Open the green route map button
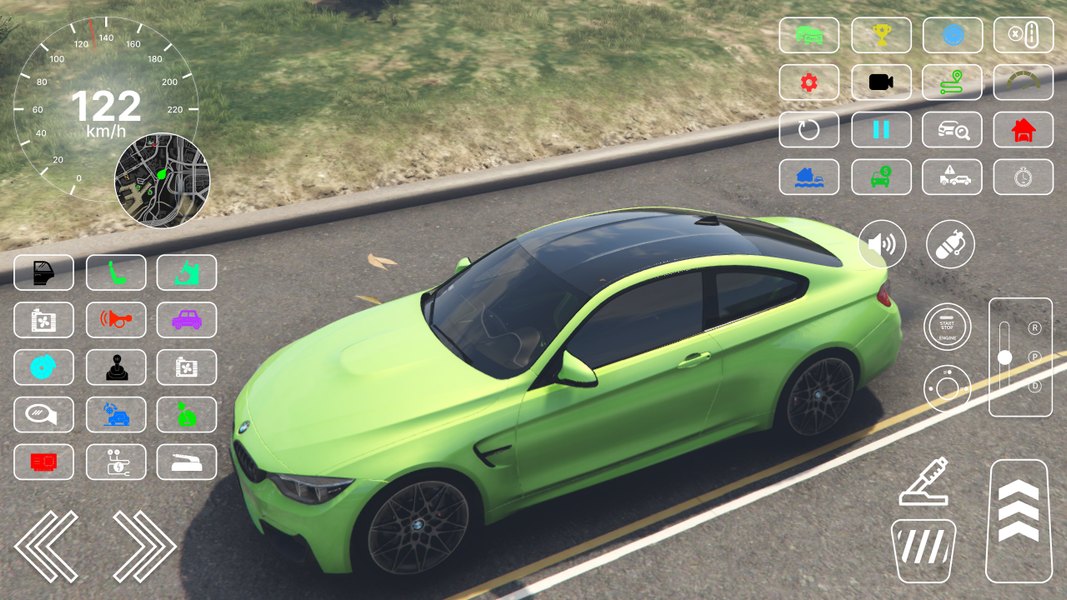This screenshot has width=1067, height=600. tap(952, 83)
